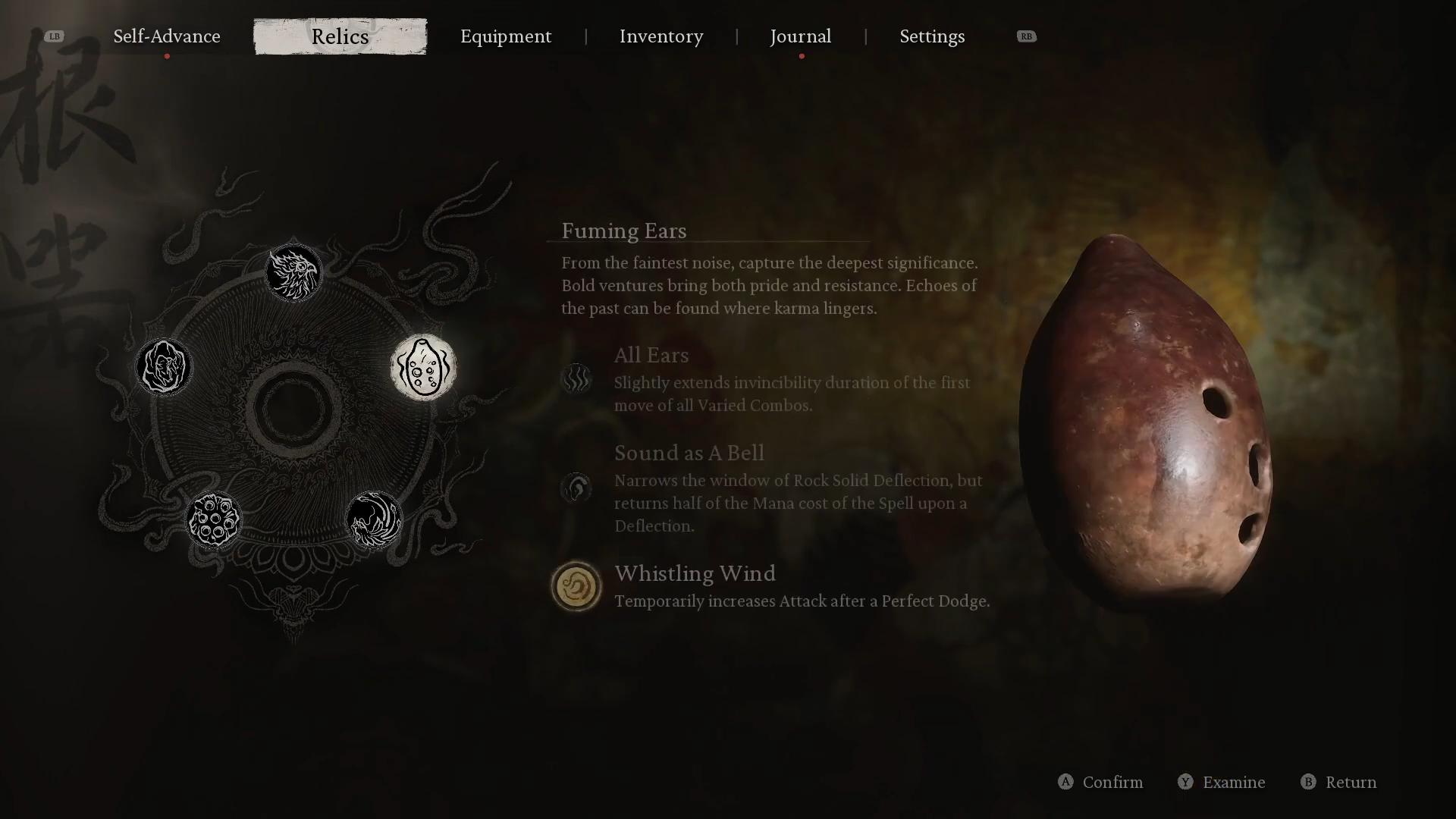Image resolution: width=1456 pixels, height=819 pixels.
Task: Switch to the Settings tab
Action: pos(932,36)
